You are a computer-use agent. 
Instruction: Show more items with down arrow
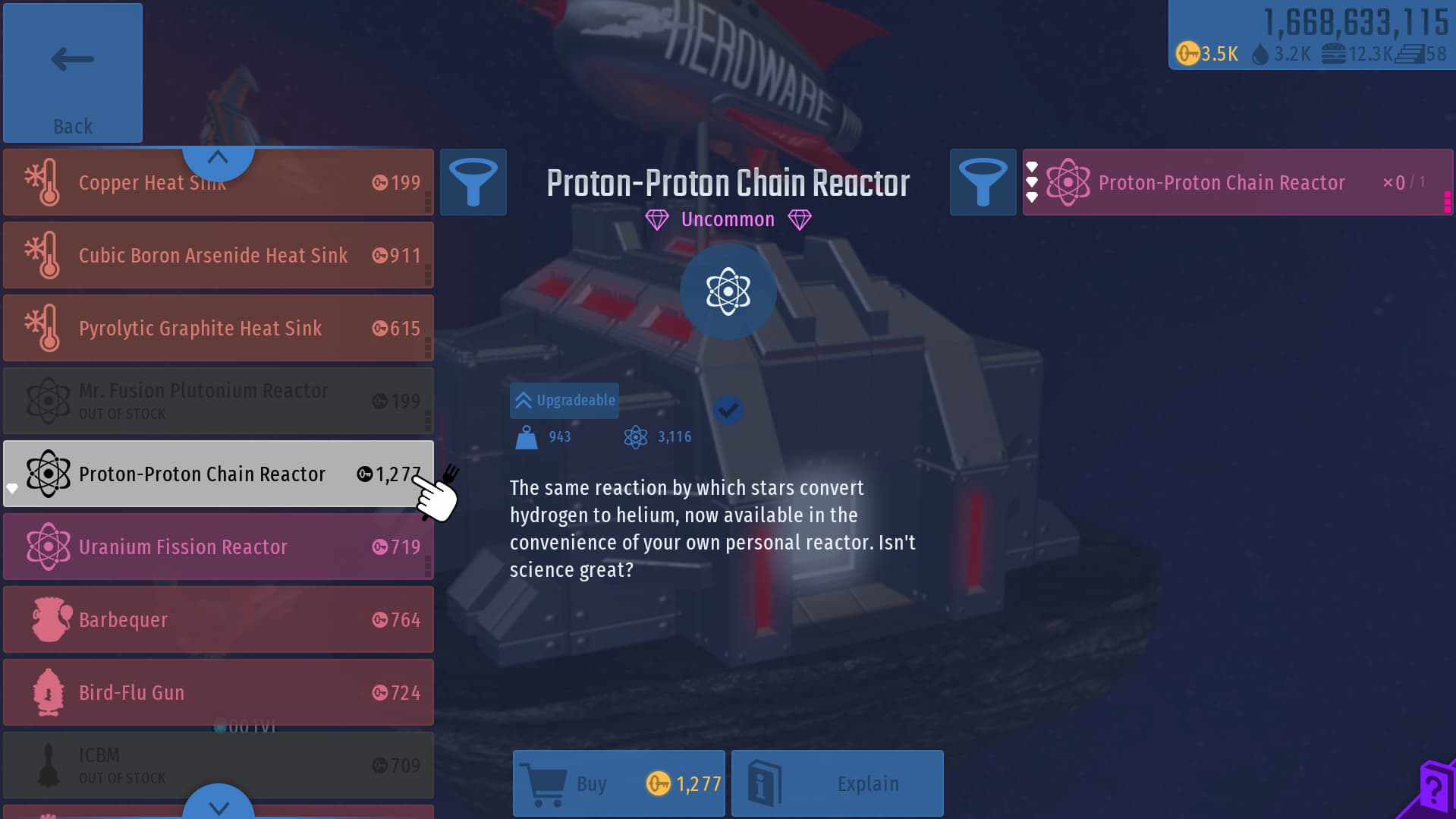[x=219, y=806]
